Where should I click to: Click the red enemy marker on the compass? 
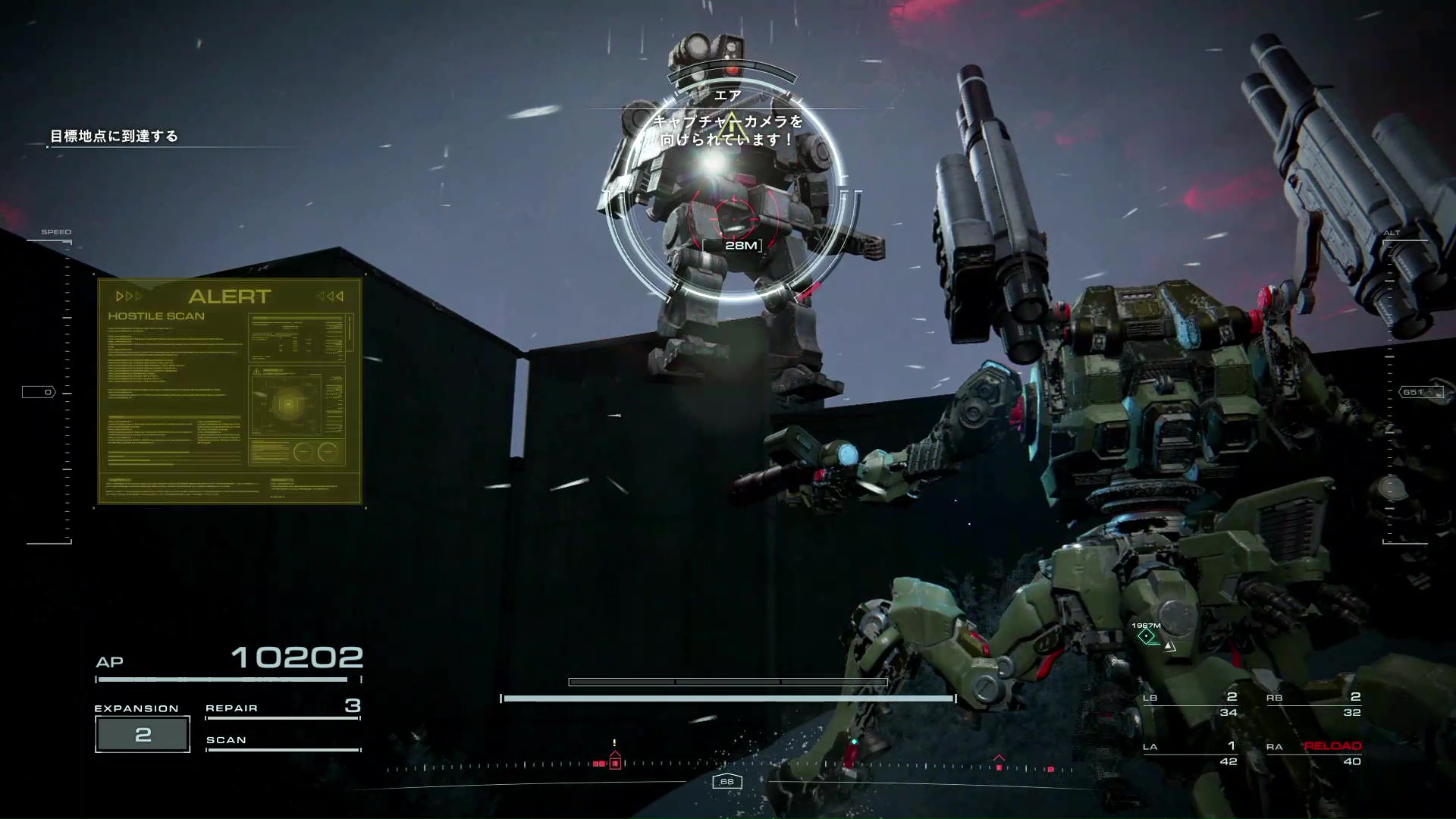[x=615, y=763]
